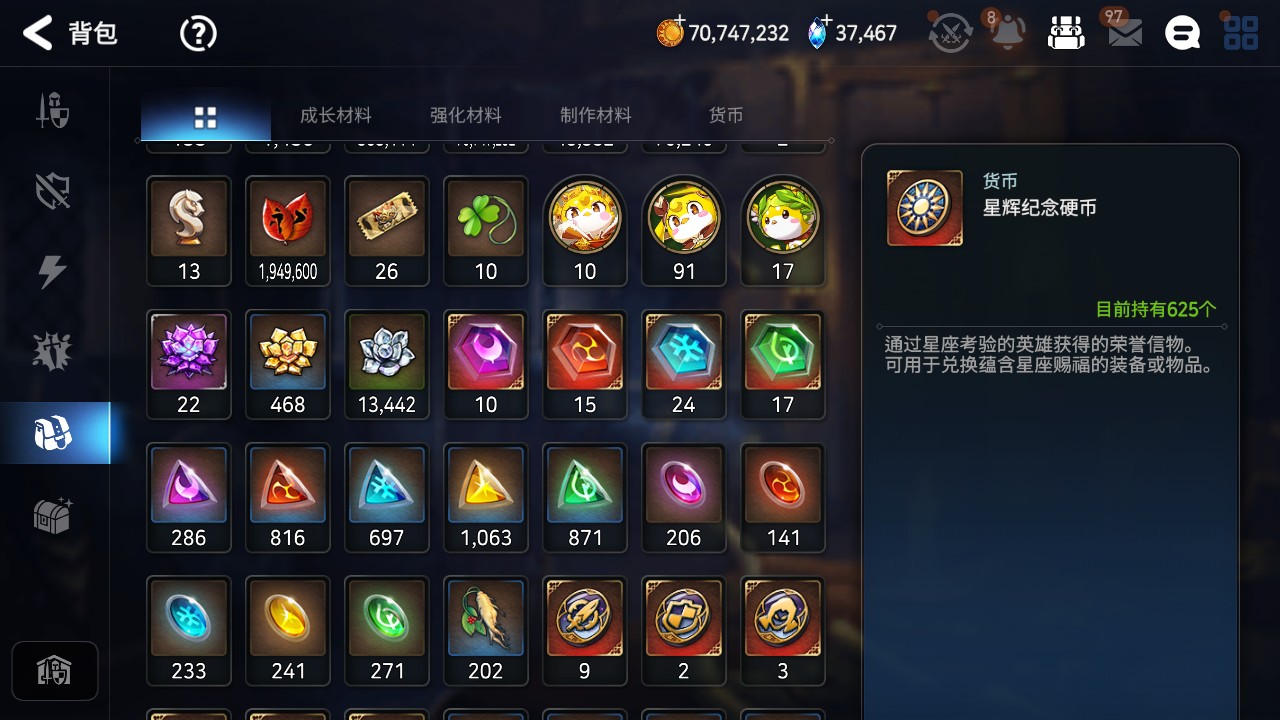The height and width of the screenshot is (720, 1280).
Task: Go back from the 背包 screen
Action: [38, 33]
